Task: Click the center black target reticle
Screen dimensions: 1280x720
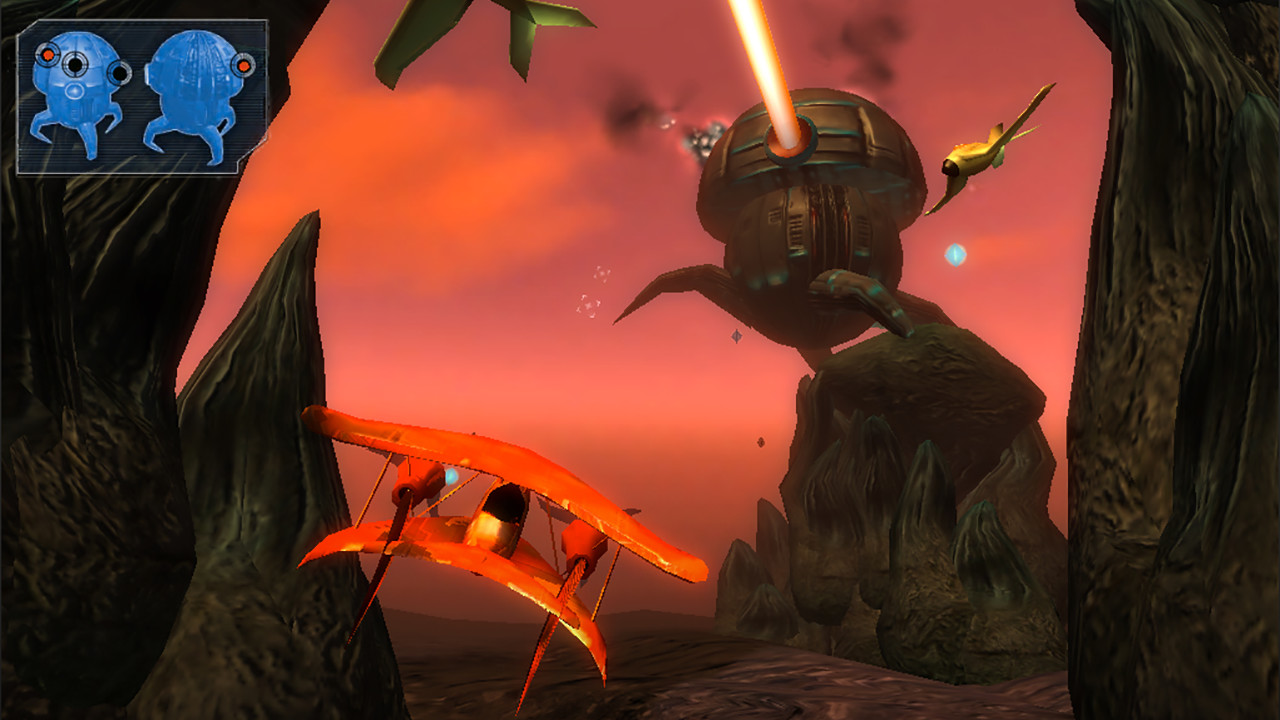Action: [x=75, y=67]
